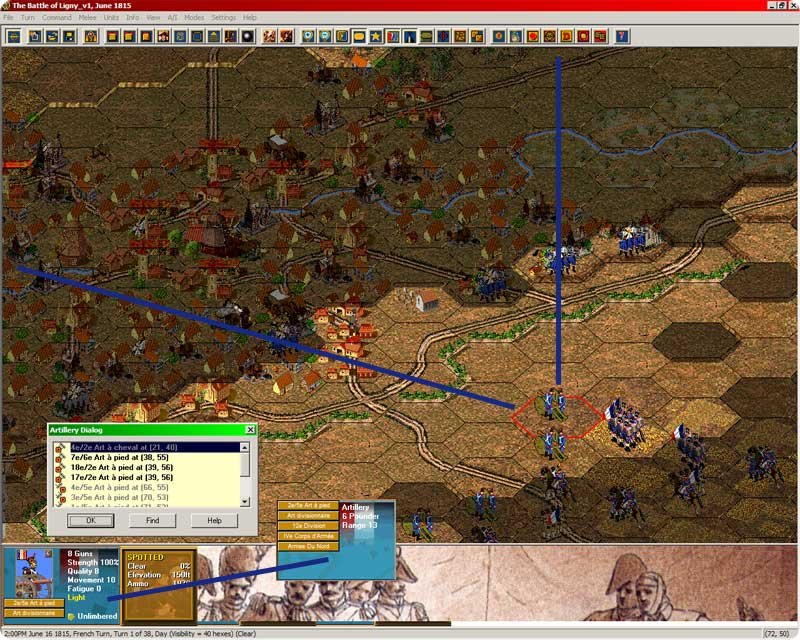Confirm the Artillery Dialog with OK
The height and width of the screenshot is (640, 800).
click(x=90, y=520)
